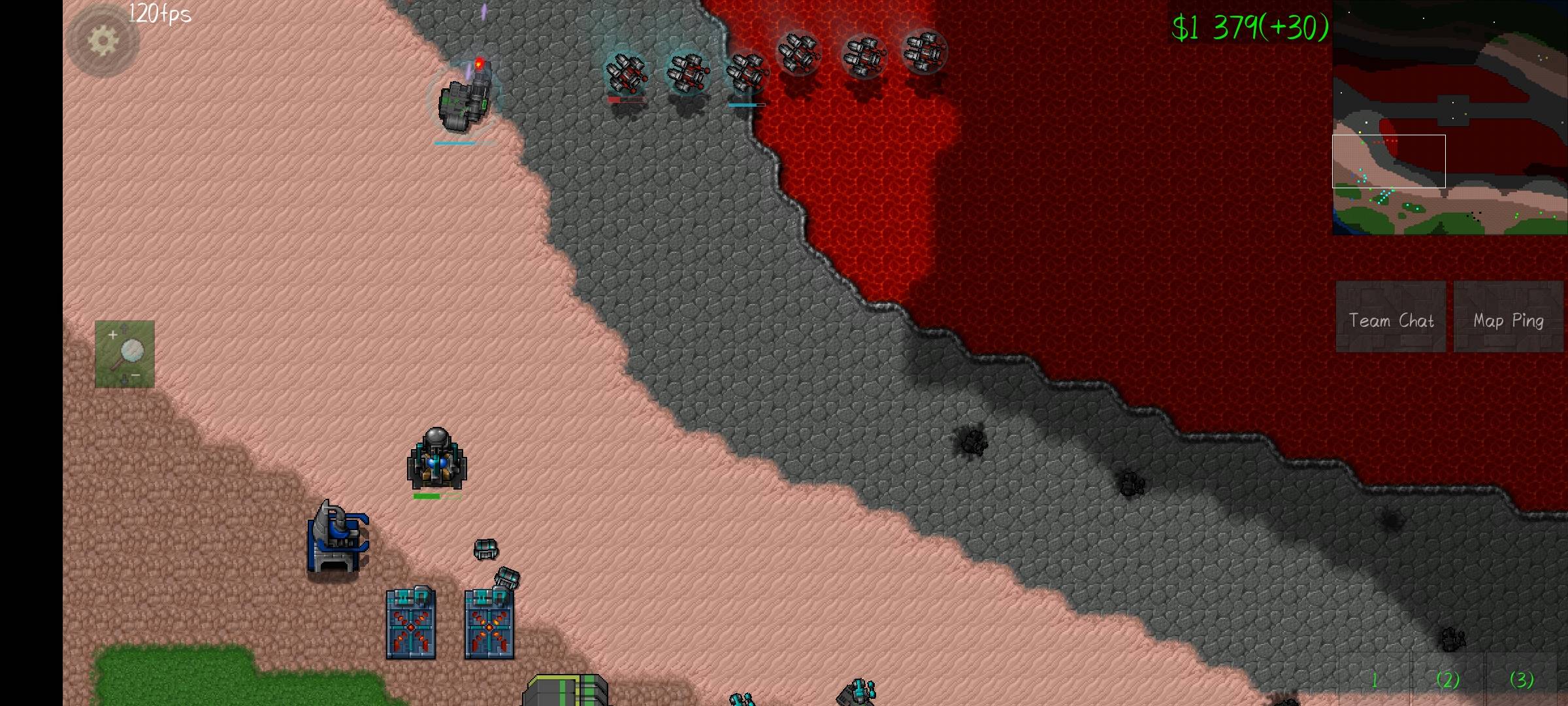
Task: Click the minimap
Action: click(x=1450, y=118)
